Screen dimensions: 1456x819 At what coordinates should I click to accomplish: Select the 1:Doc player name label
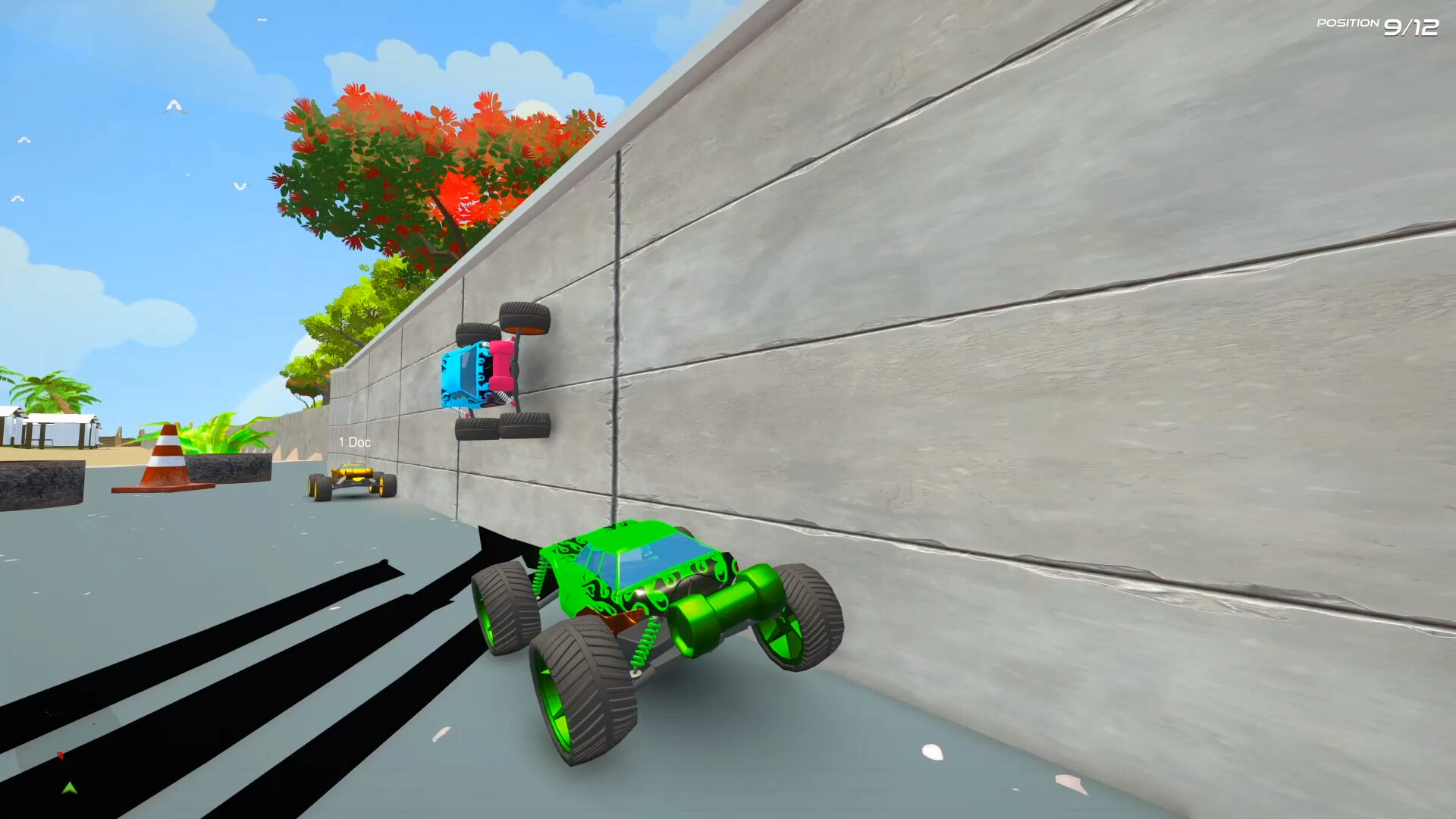click(x=355, y=441)
